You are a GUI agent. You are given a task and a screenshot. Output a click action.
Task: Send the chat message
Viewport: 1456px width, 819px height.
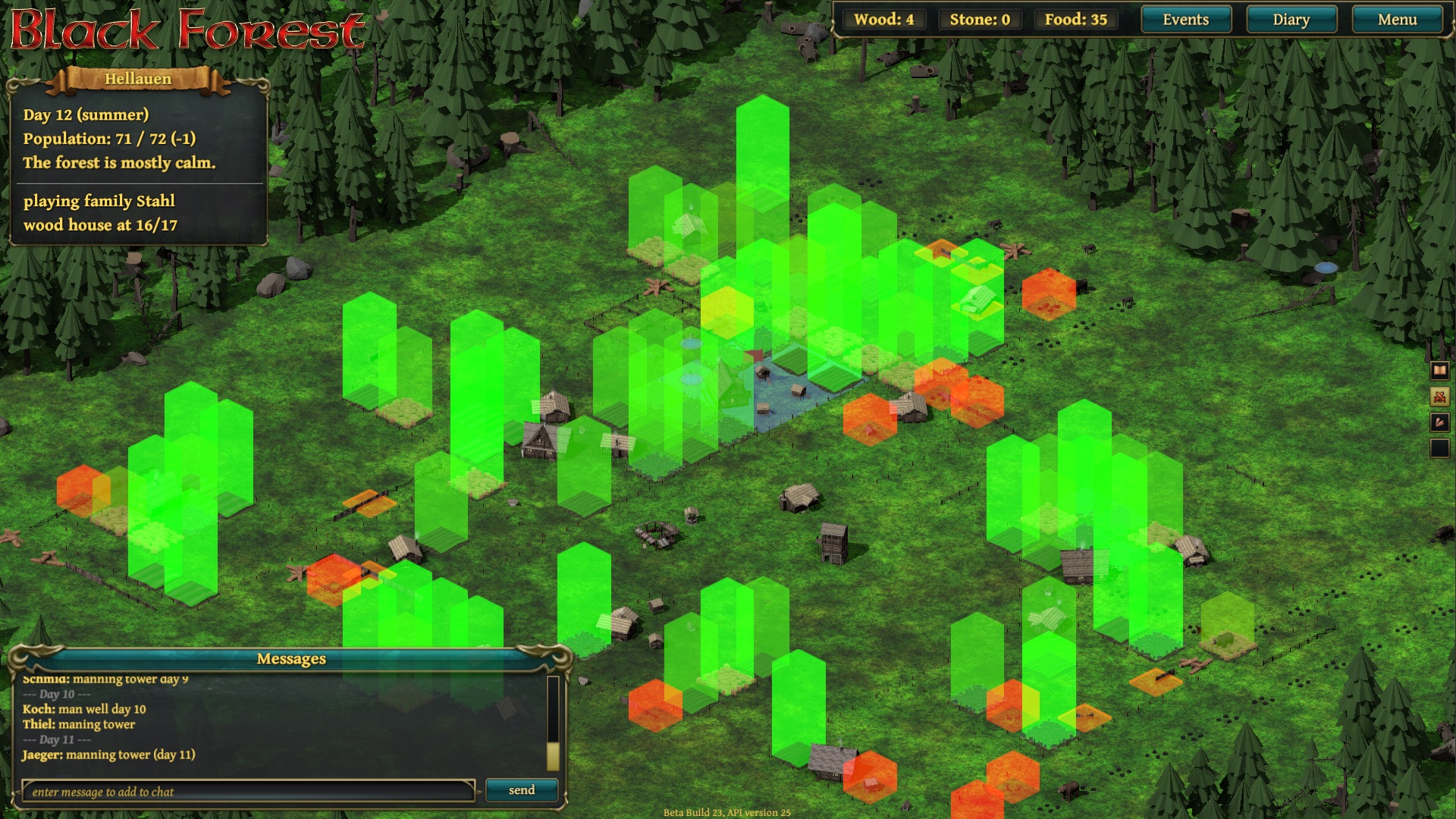[521, 790]
